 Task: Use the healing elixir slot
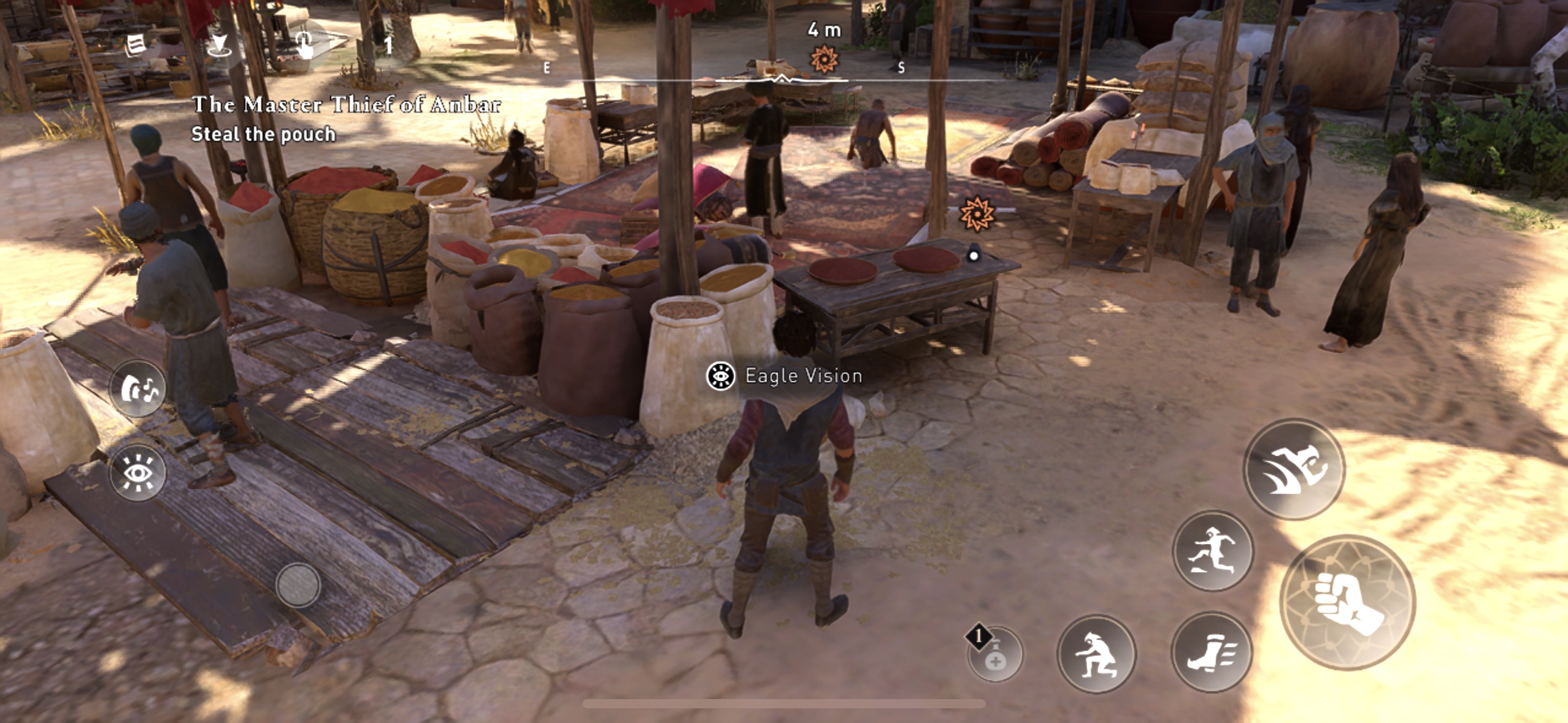995,655
